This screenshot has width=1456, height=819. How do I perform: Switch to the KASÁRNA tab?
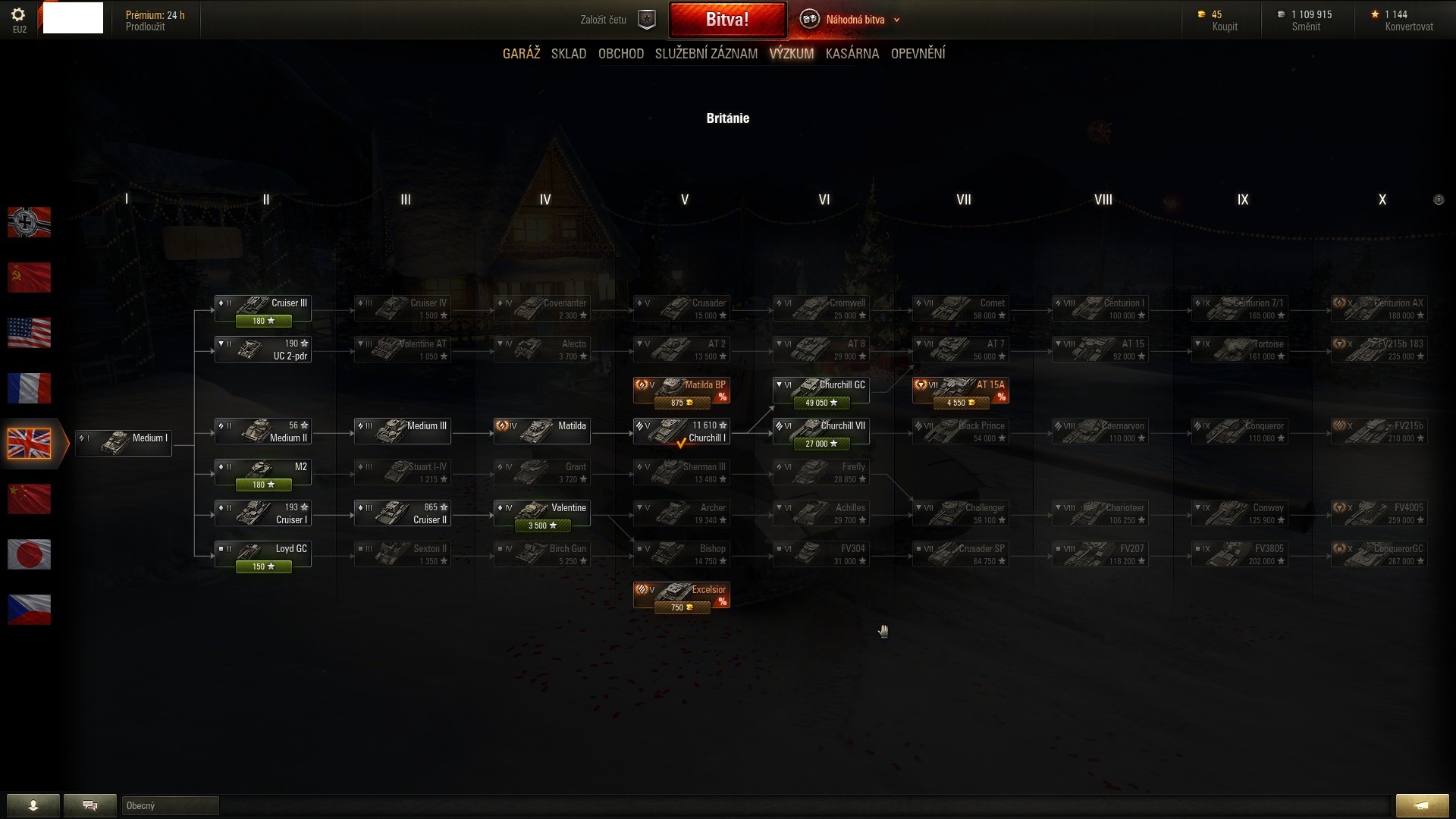[x=852, y=54]
